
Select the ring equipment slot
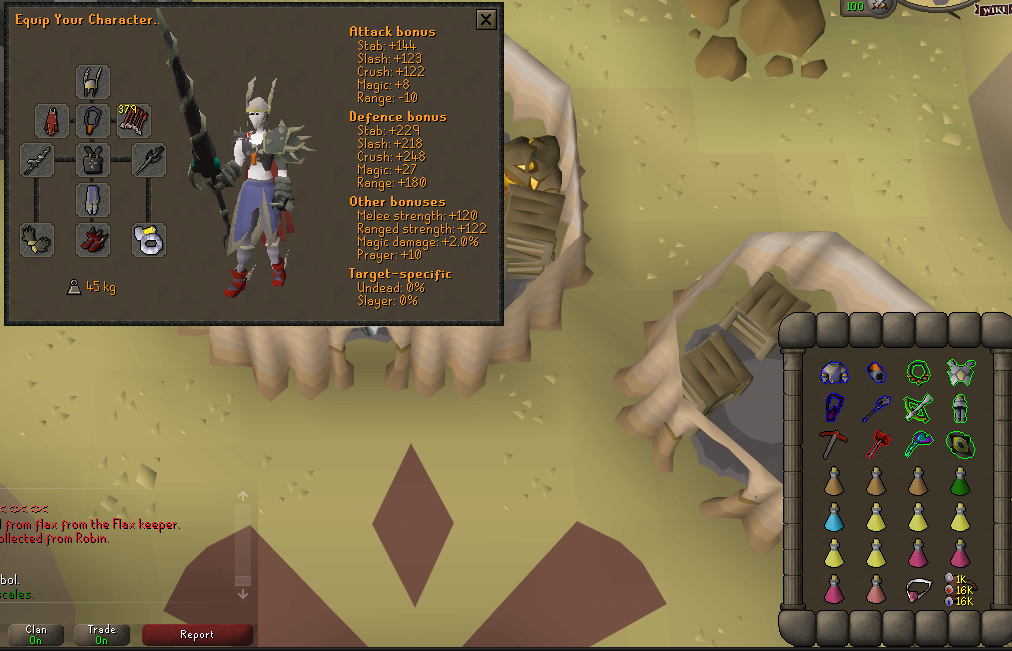pos(149,239)
